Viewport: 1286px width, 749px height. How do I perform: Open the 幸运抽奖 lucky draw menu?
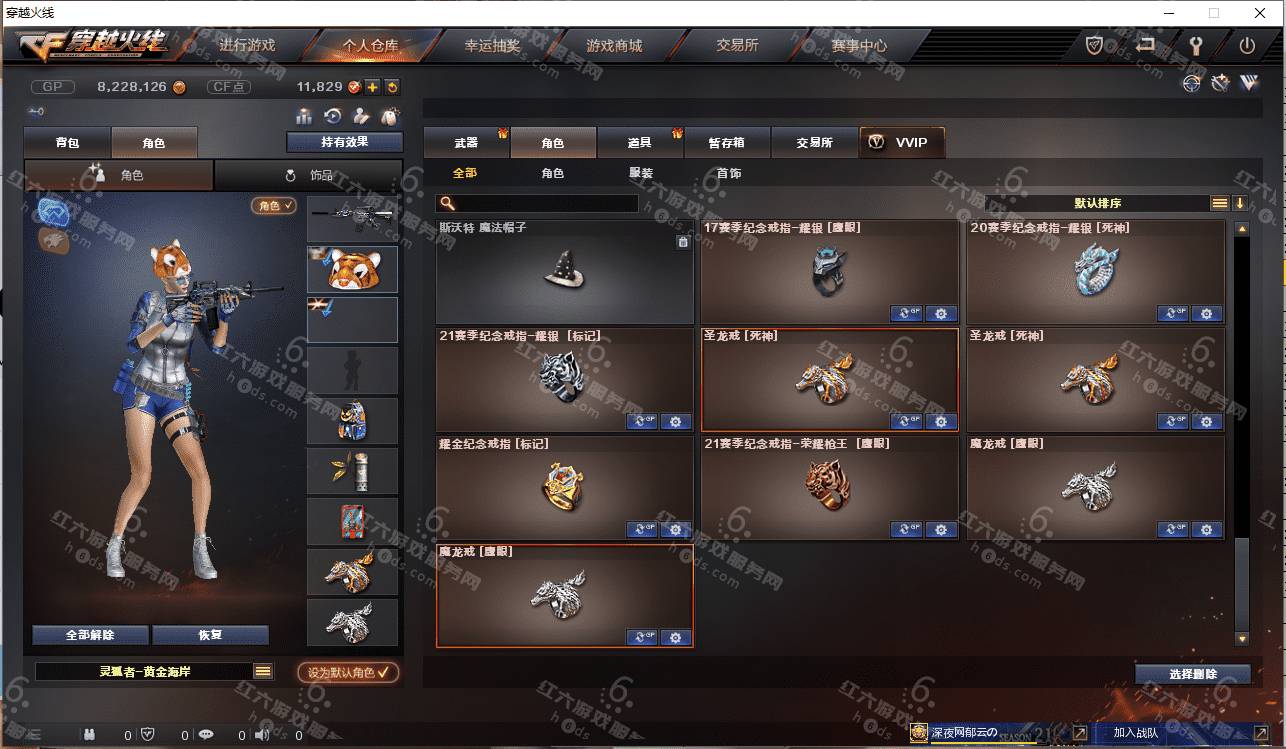tap(492, 46)
